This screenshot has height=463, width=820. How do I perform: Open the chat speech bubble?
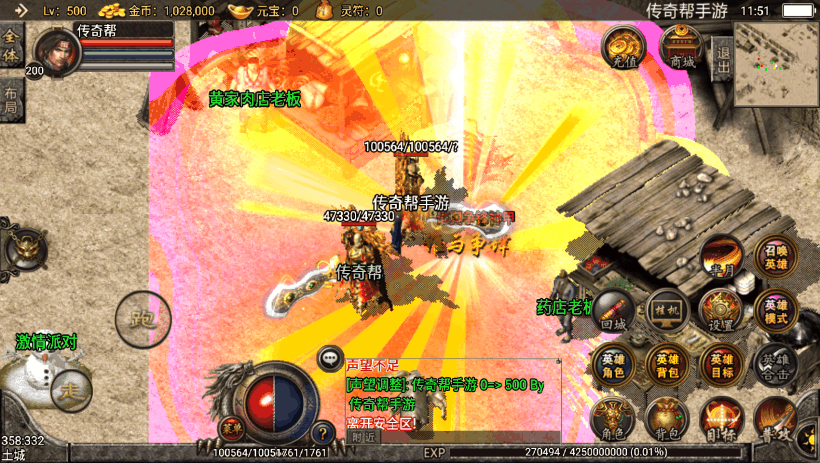331,357
